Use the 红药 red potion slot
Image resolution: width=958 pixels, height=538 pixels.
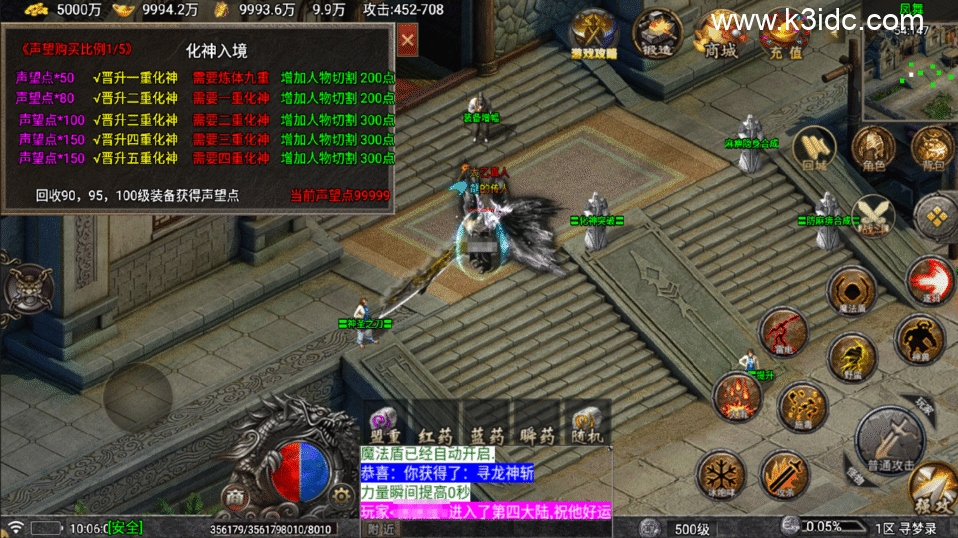pos(436,426)
